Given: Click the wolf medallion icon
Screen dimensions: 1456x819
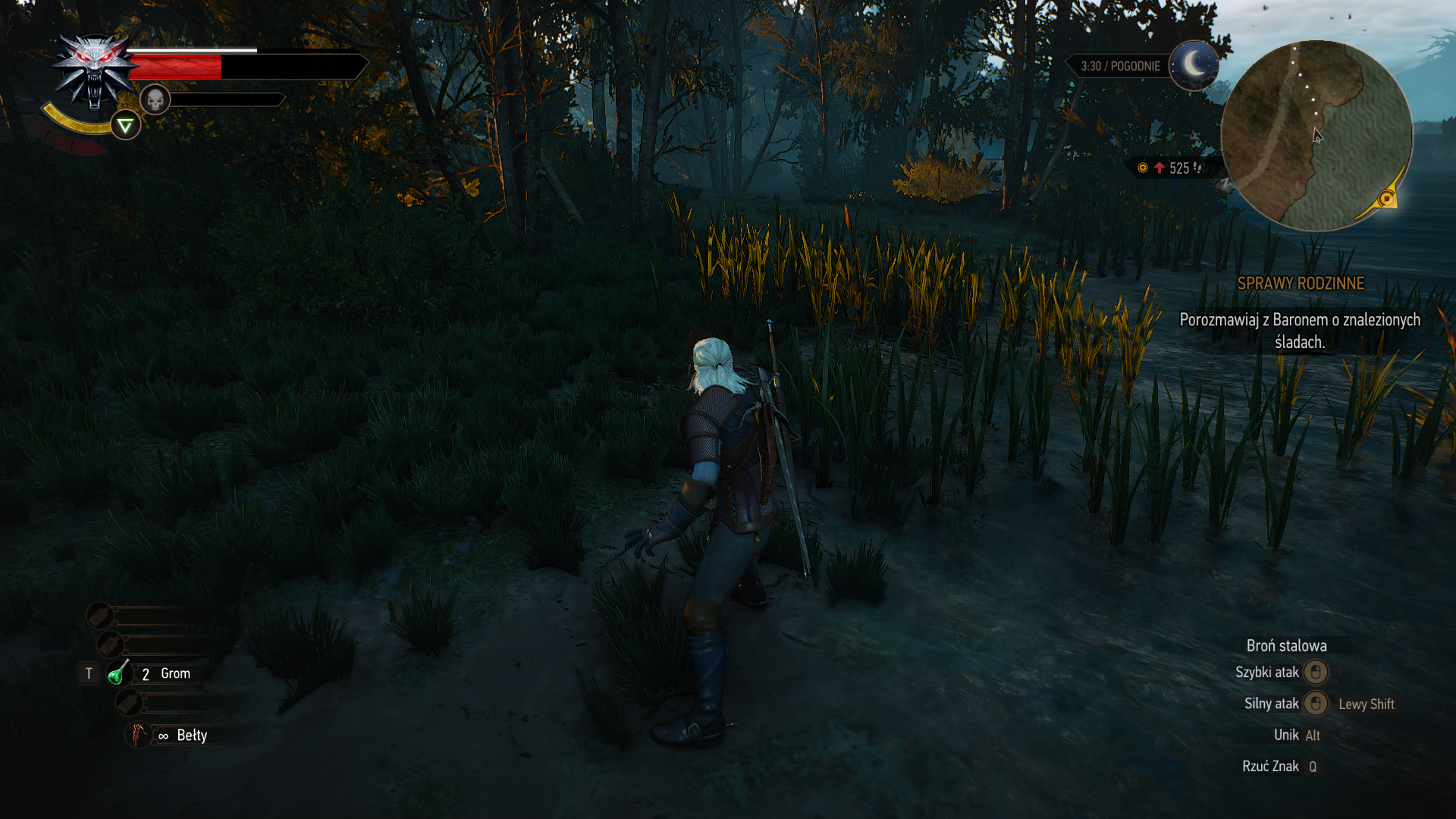Looking at the screenshot, I should [94, 72].
